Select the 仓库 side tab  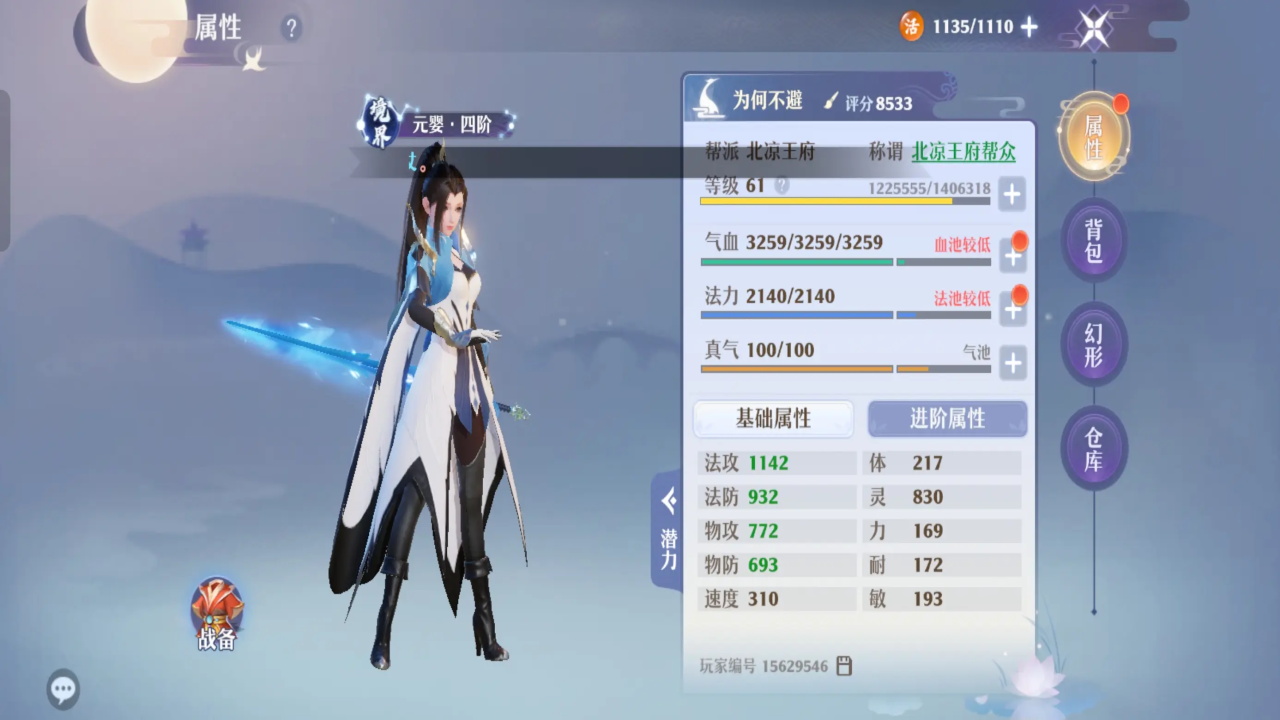[1093, 448]
